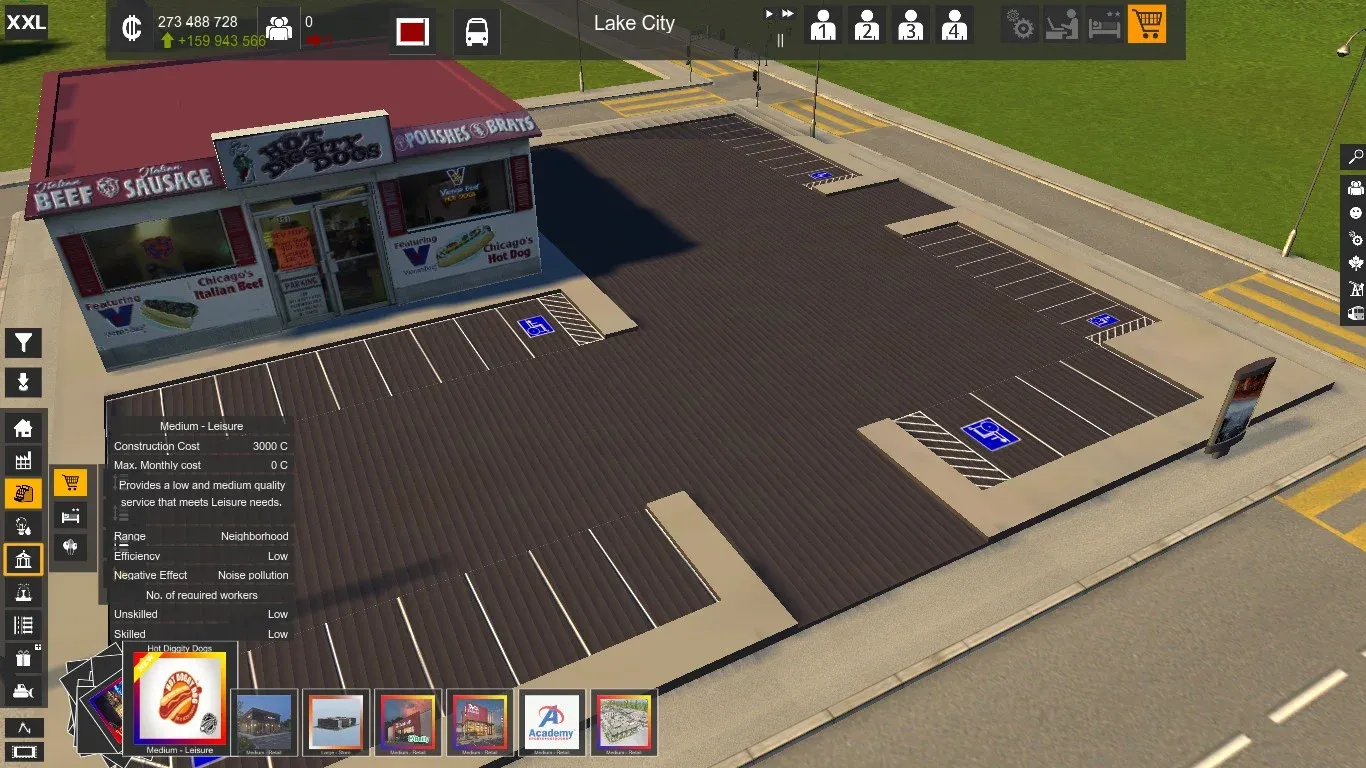Click the bus transport icon in top bar

click(x=477, y=31)
